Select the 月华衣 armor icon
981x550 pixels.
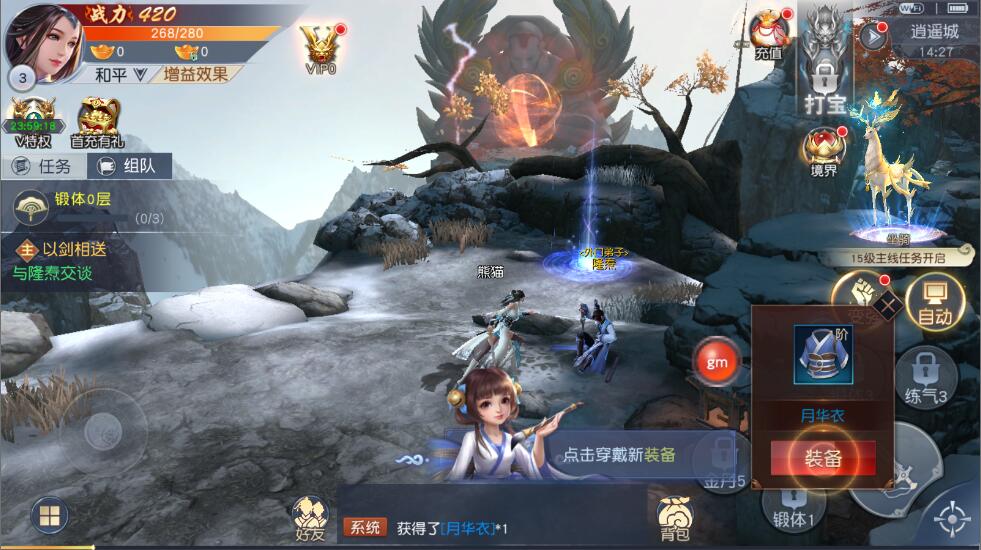823,354
